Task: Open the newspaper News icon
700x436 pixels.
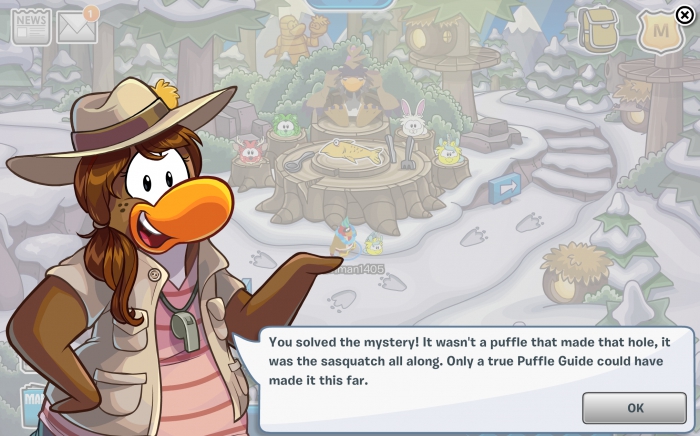Action: [x=30, y=28]
